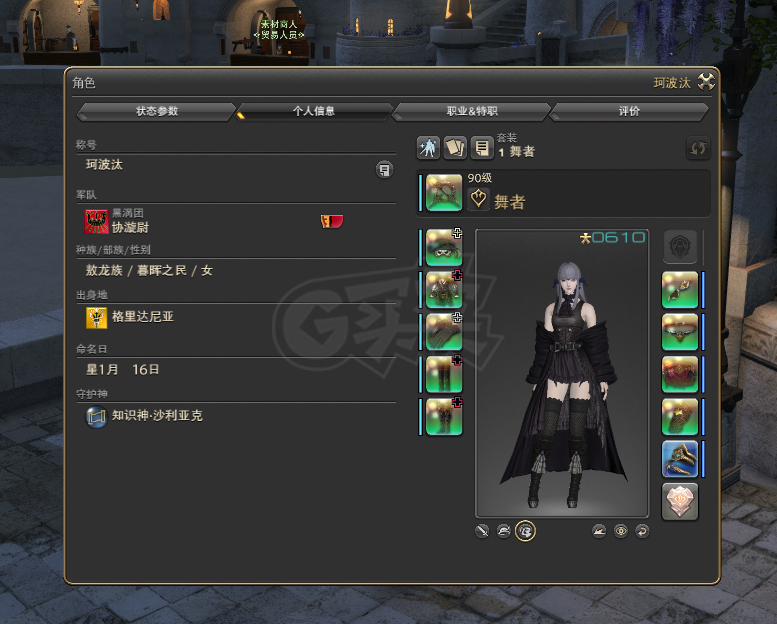
Task: Open the soul crystal slot
Action: (680, 501)
